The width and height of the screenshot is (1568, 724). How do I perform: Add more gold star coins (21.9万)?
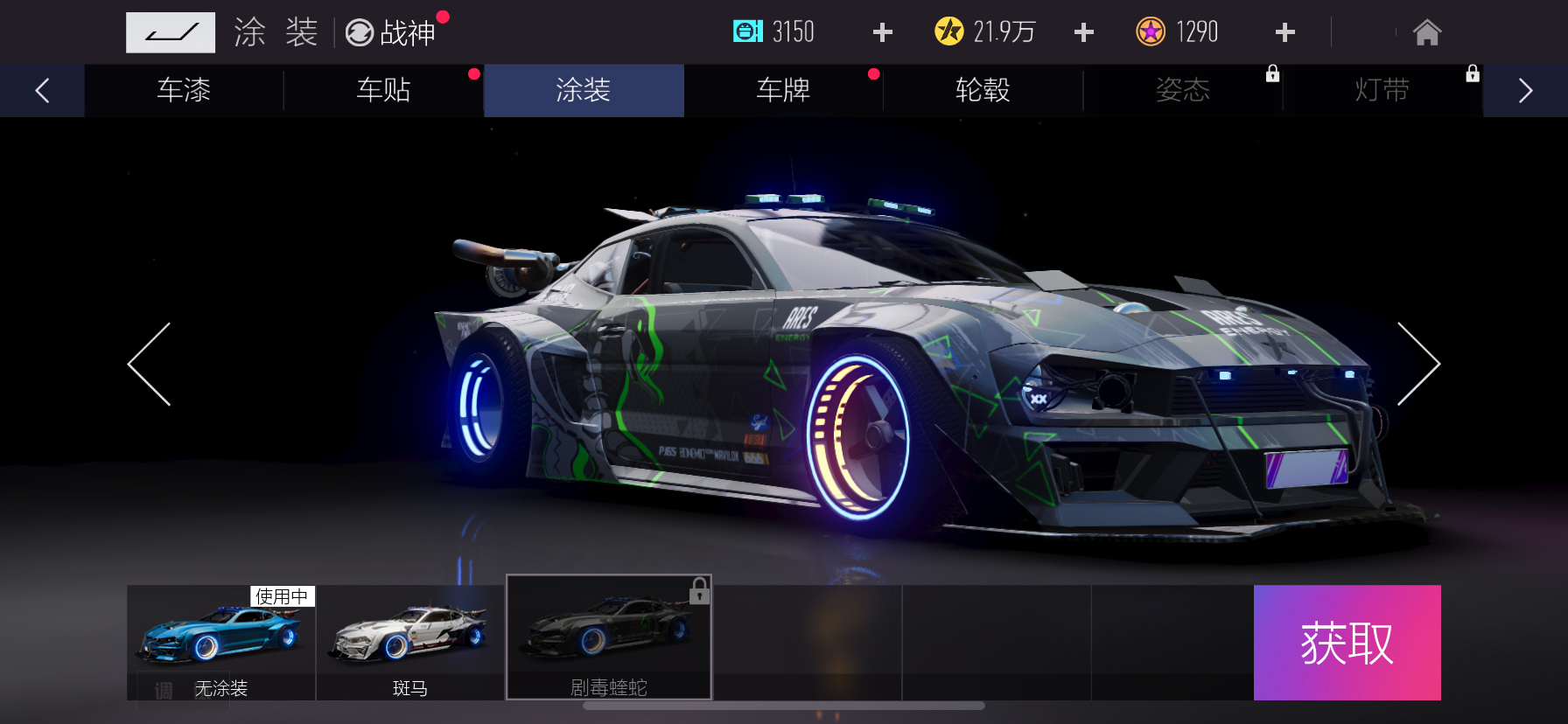click(1083, 32)
